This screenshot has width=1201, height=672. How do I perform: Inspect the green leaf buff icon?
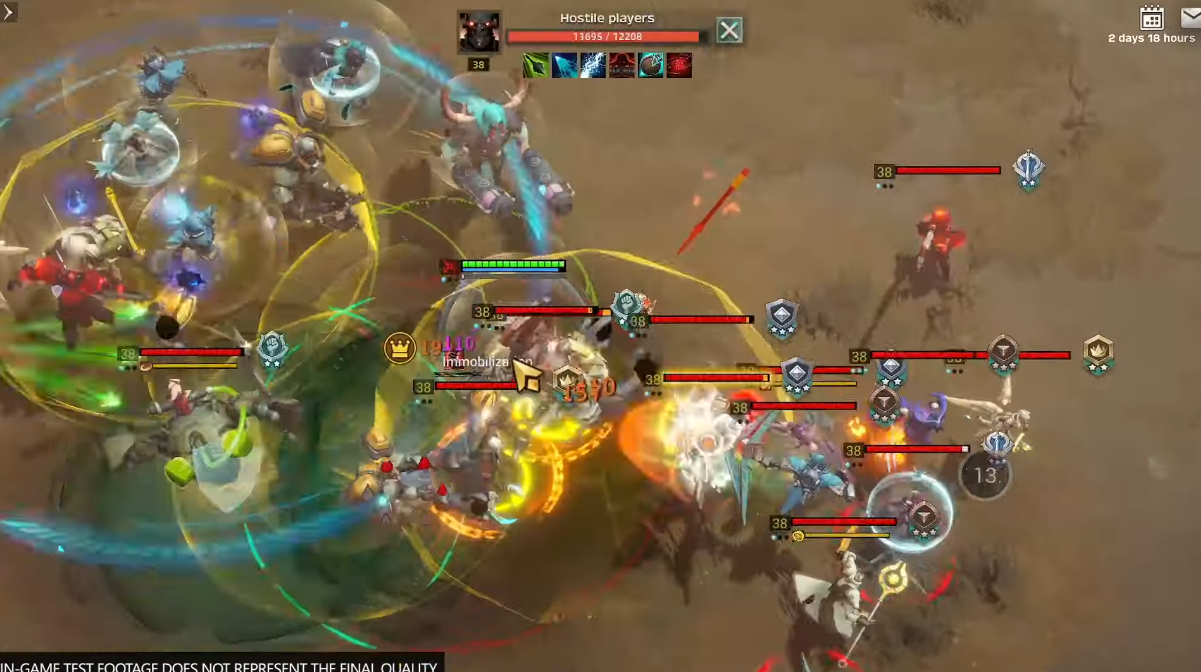(535, 66)
